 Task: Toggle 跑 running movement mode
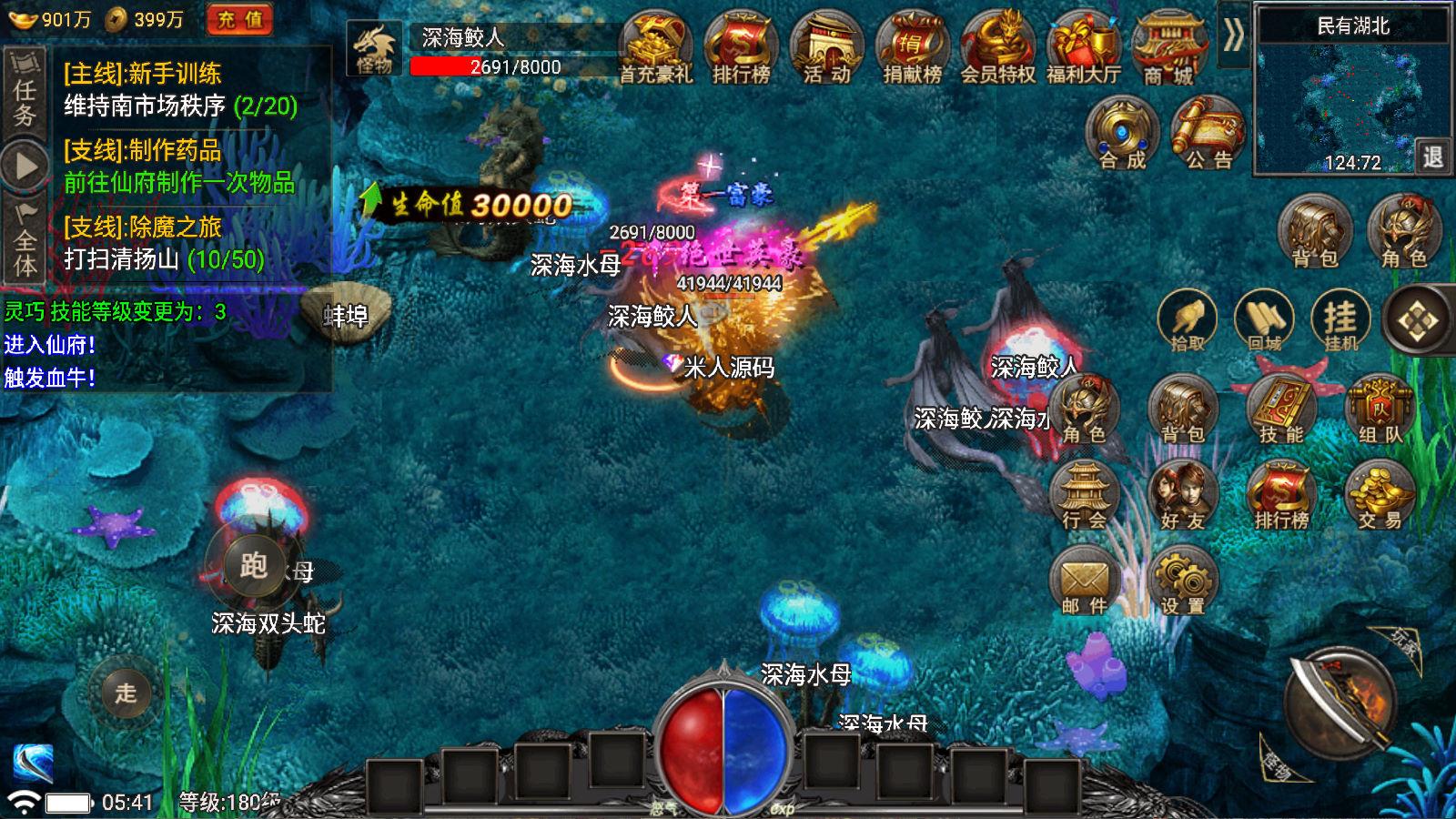tap(252, 567)
